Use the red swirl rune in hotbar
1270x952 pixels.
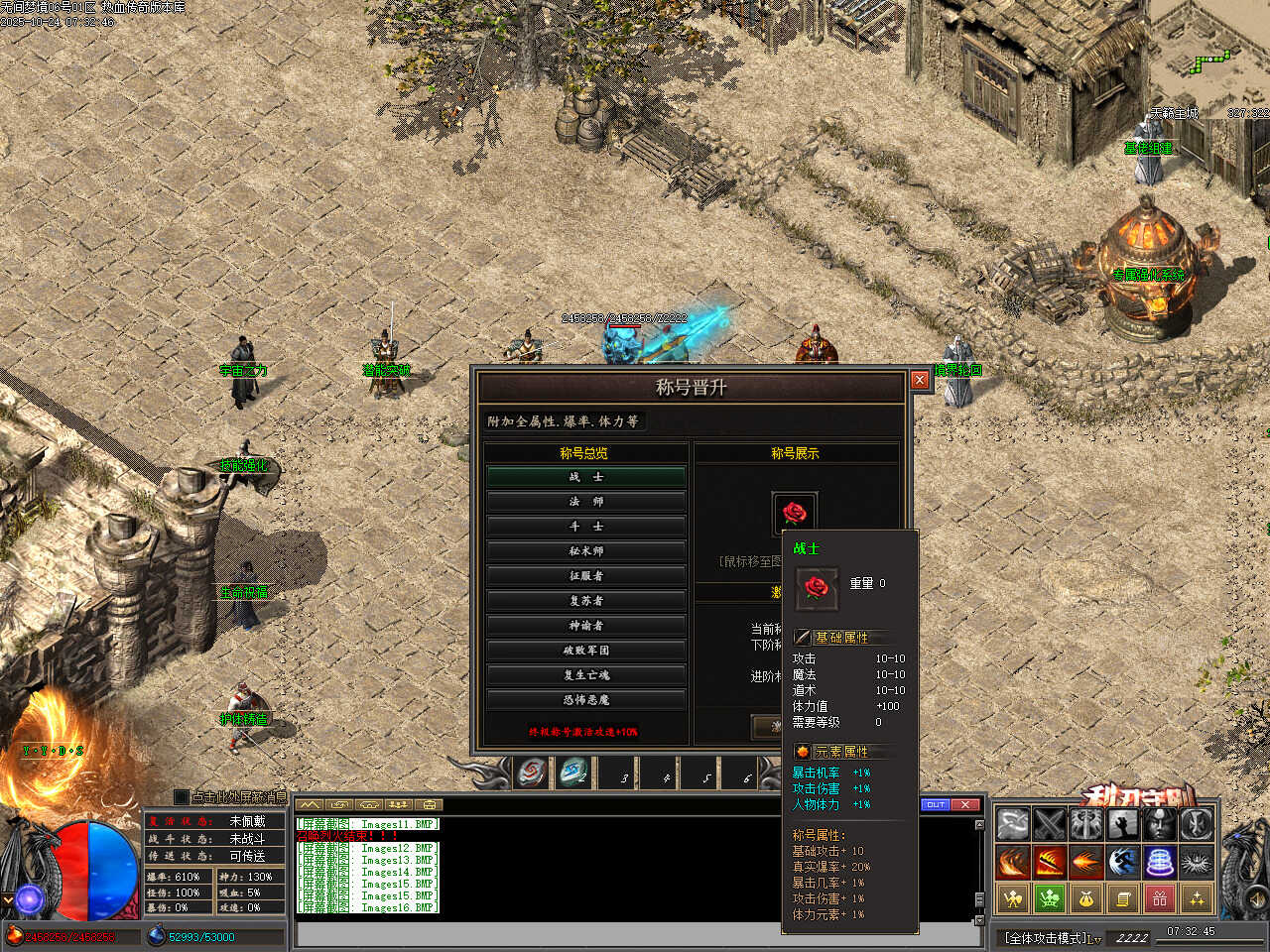click(532, 773)
